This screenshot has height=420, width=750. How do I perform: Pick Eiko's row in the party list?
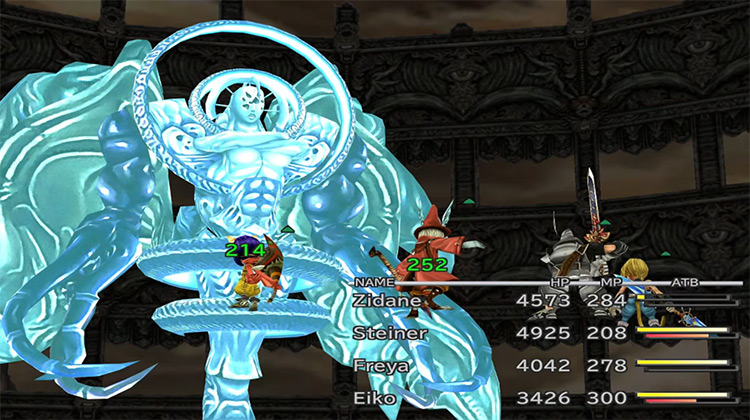(375, 399)
